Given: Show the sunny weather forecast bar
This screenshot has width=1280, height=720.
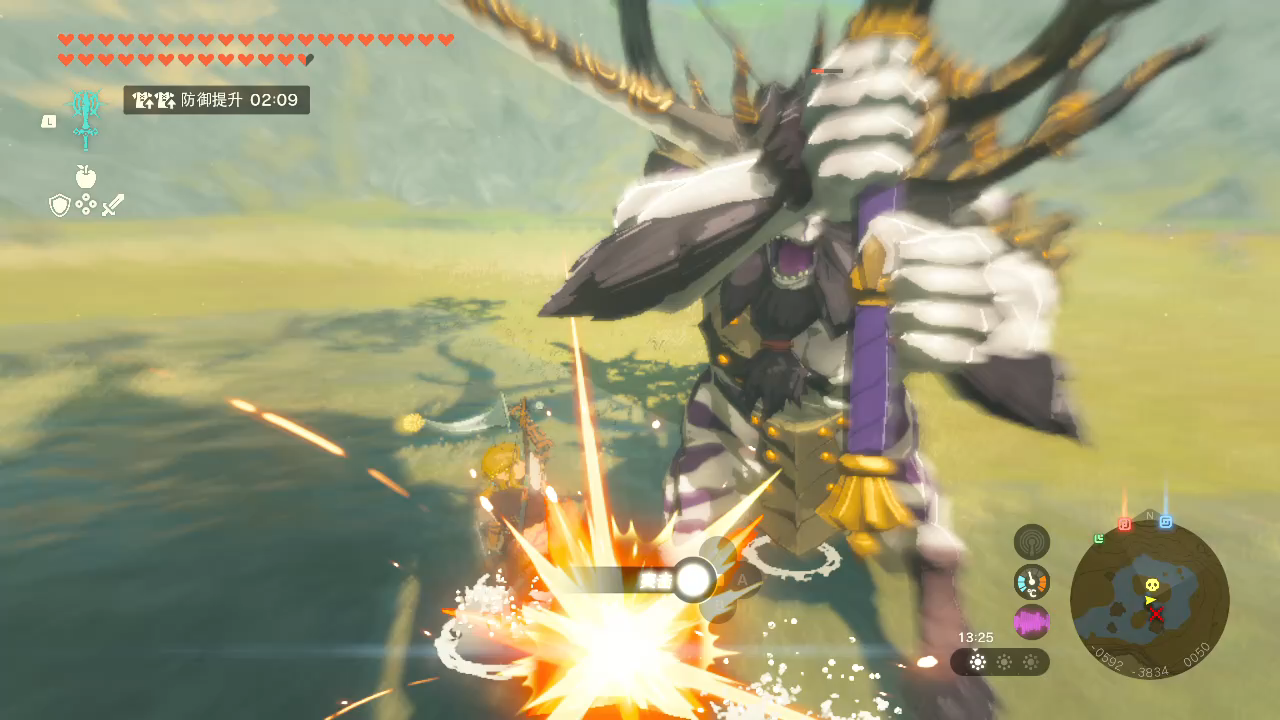Looking at the screenshot, I should (x=1000, y=662).
